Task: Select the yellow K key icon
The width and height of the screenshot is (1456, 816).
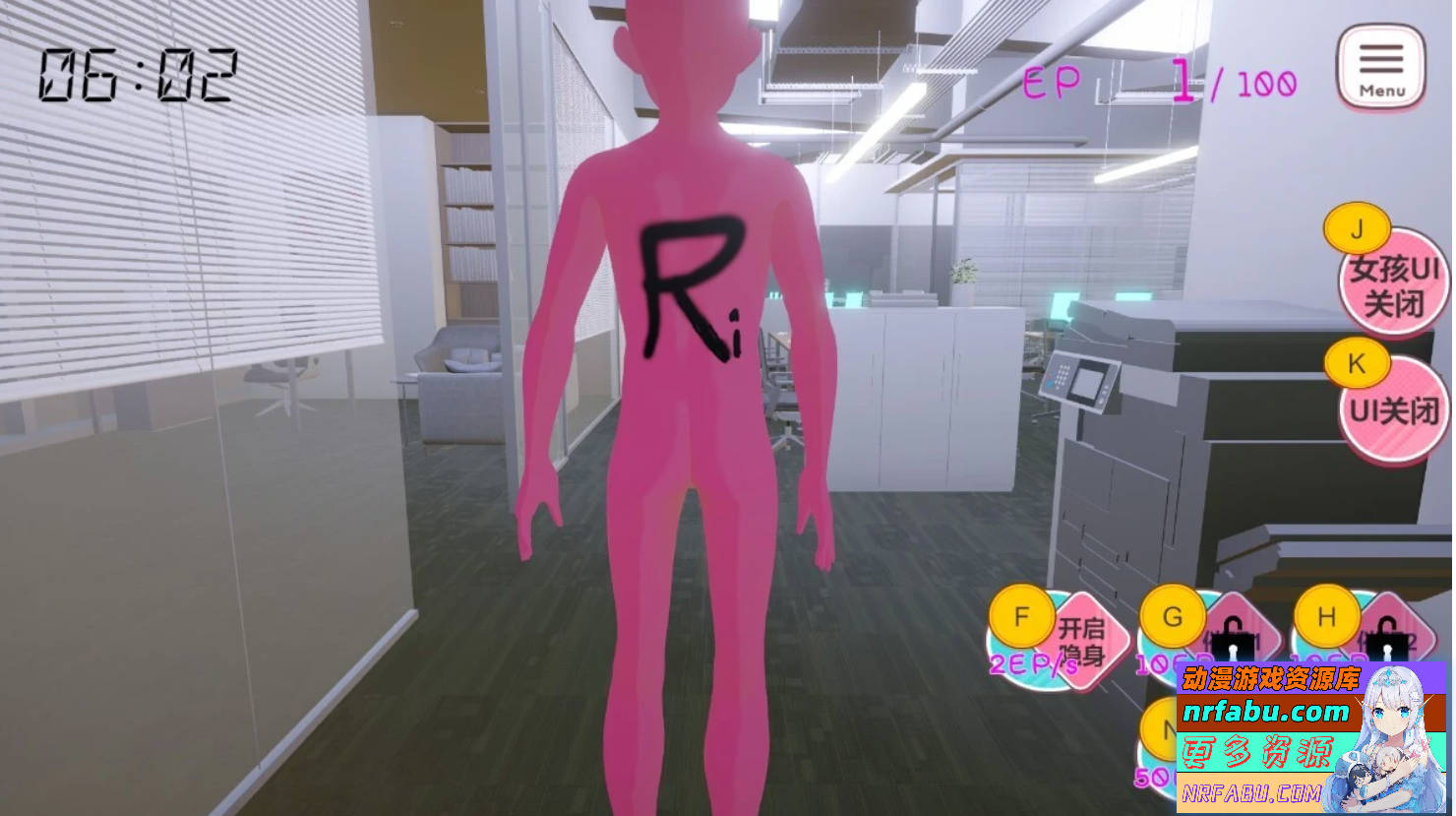Action: pos(1358,363)
